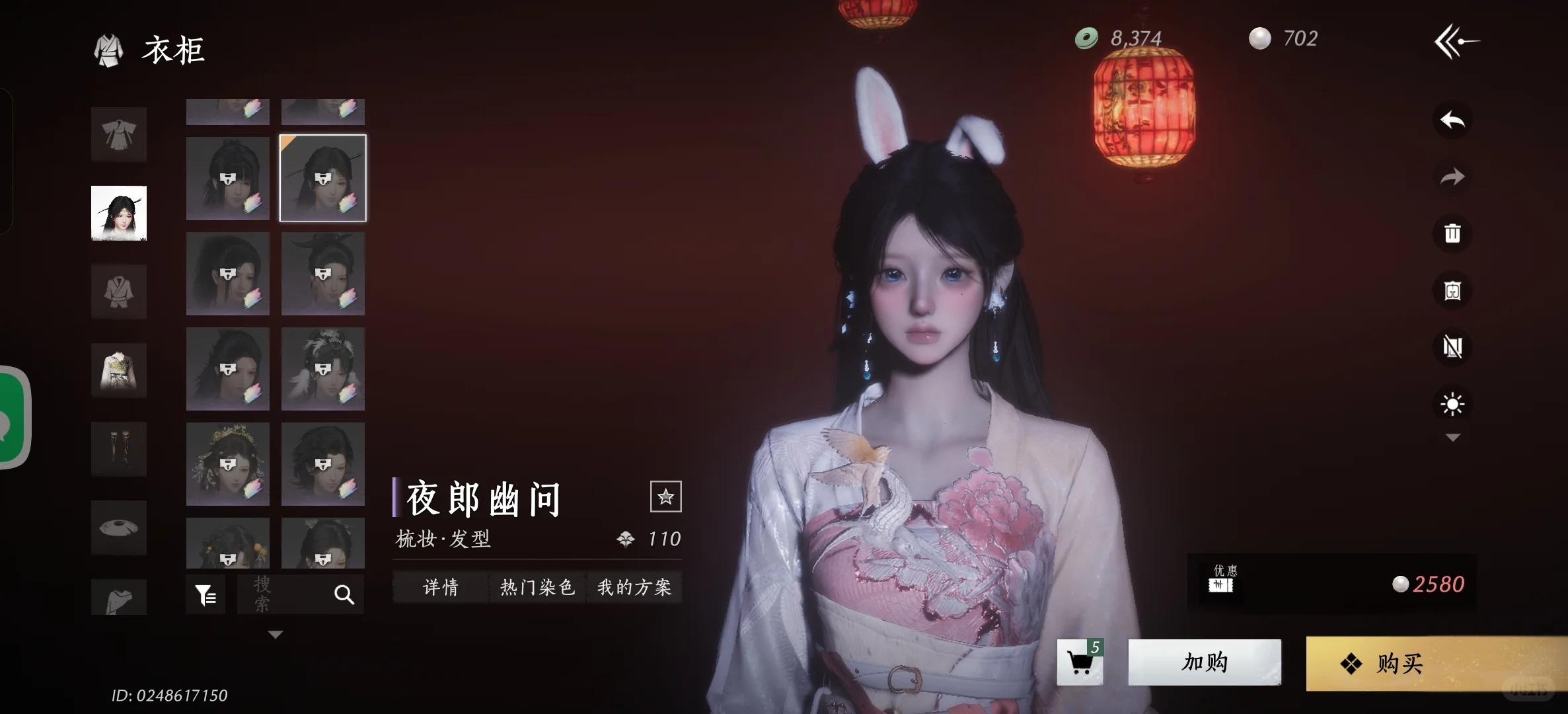Expand the down arrow under the hairstyle list
1568x714 pixels.
(275, 633)
